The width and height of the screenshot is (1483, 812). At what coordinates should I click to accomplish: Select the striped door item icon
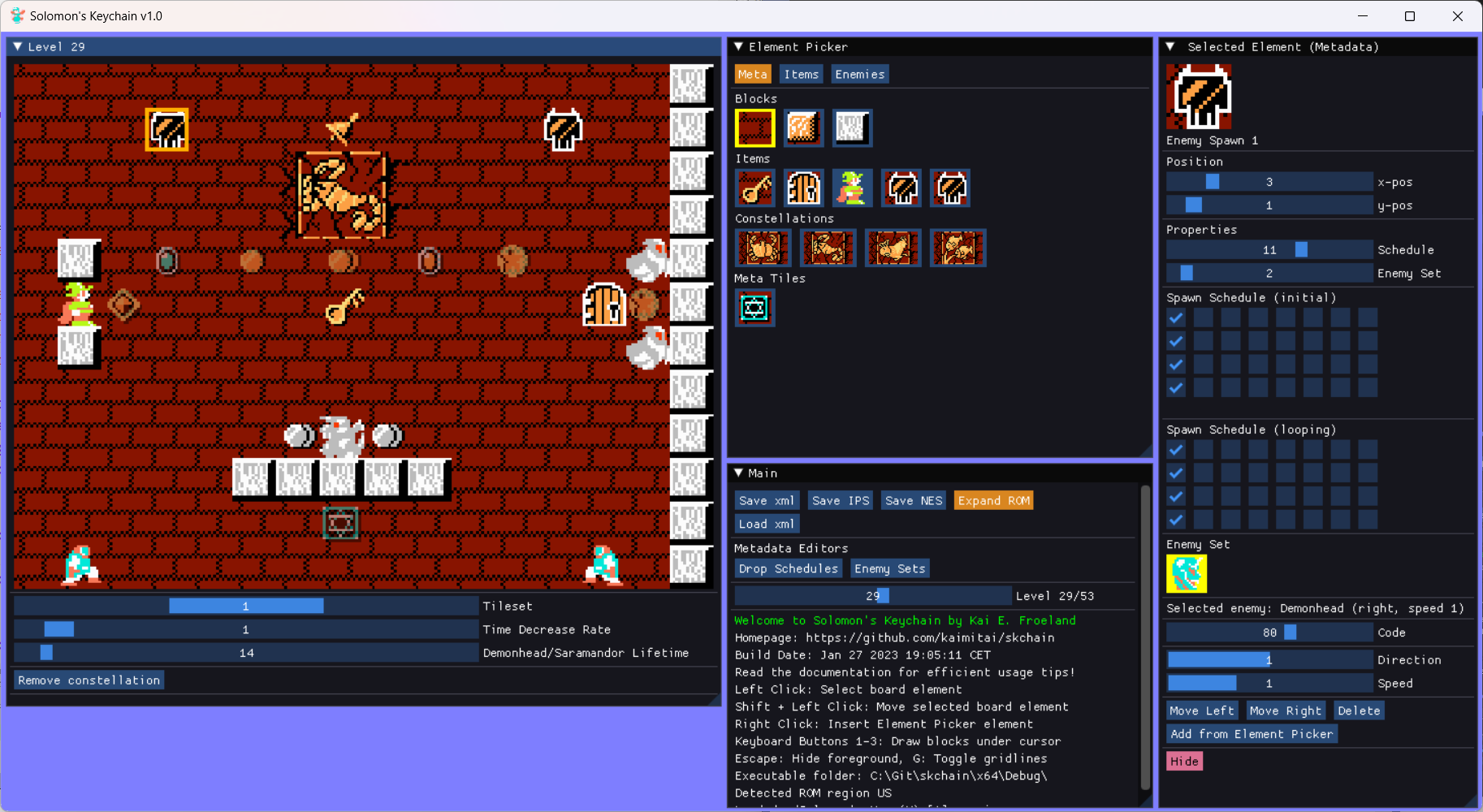[x=804, y=188]
